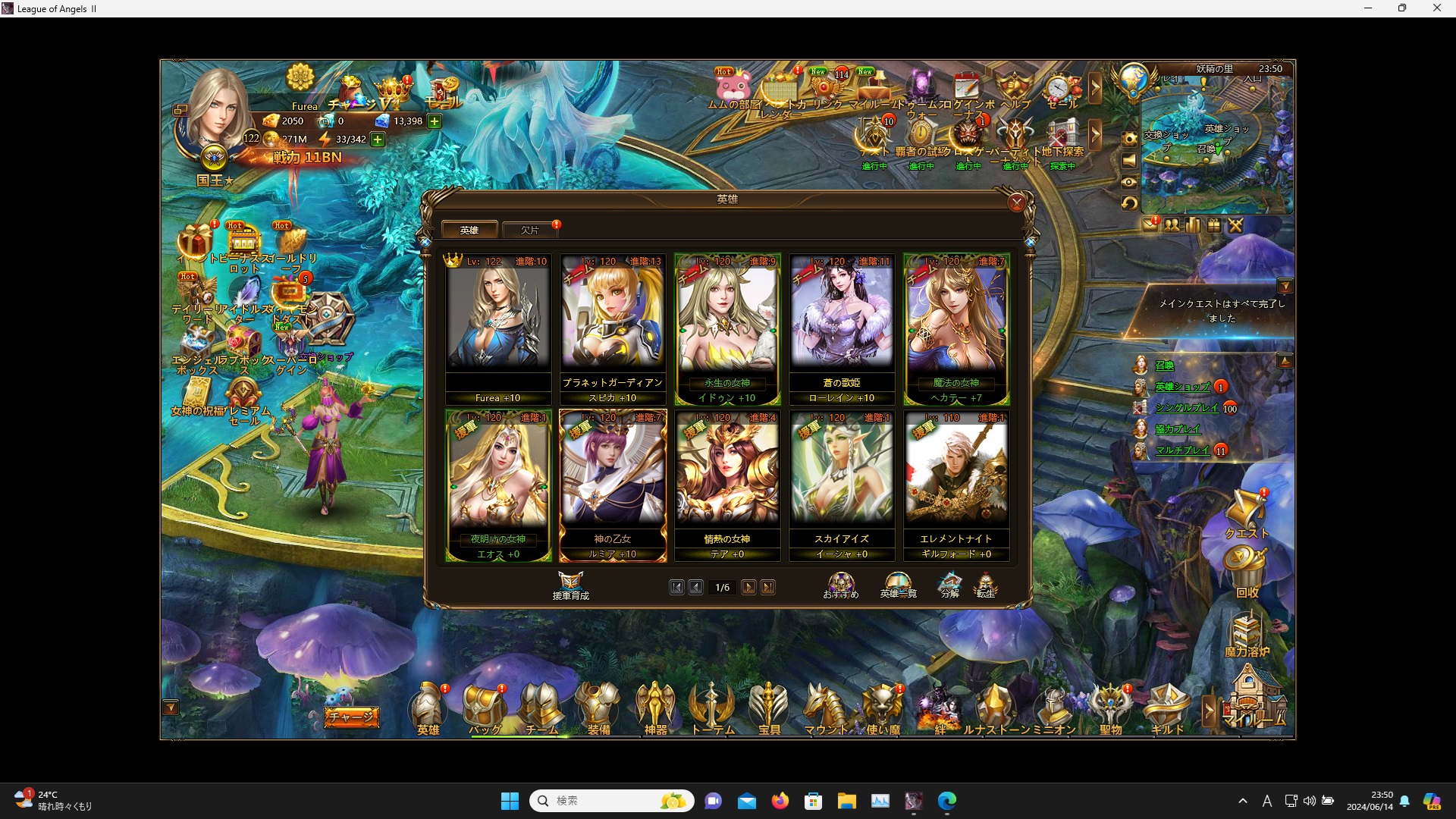Screen dimensions: 1456x819
Task: Pick the ルミア +10 hero card
Action: tap(613, 485)
